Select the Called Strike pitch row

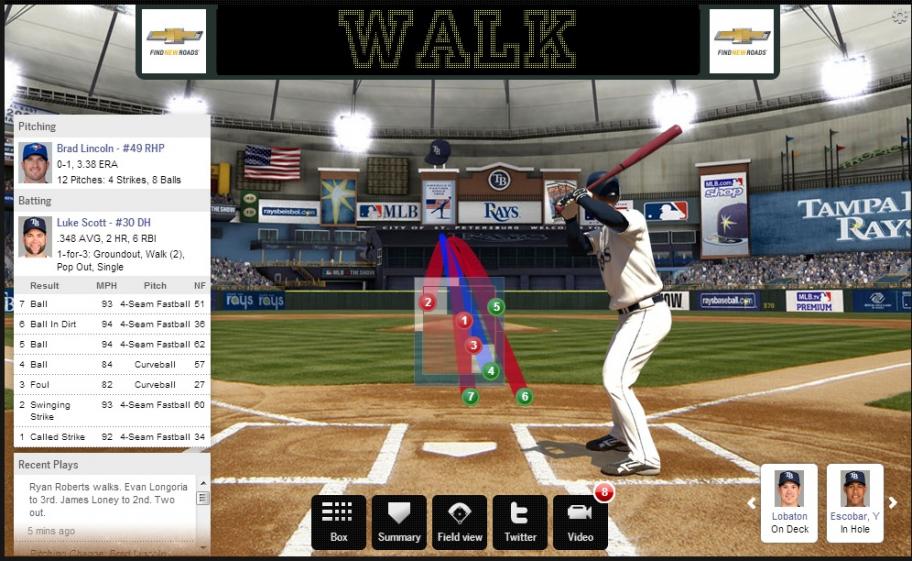click(x=112, y=436)
